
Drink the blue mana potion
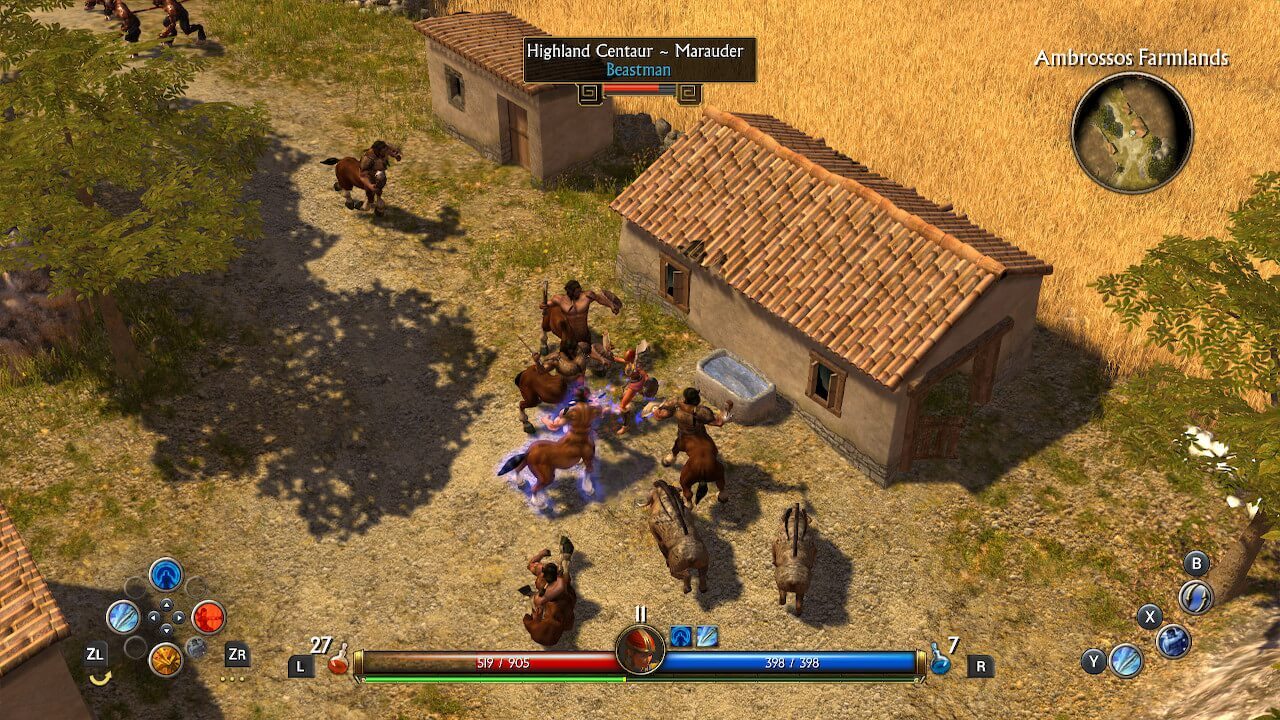(x=939, y=659)
